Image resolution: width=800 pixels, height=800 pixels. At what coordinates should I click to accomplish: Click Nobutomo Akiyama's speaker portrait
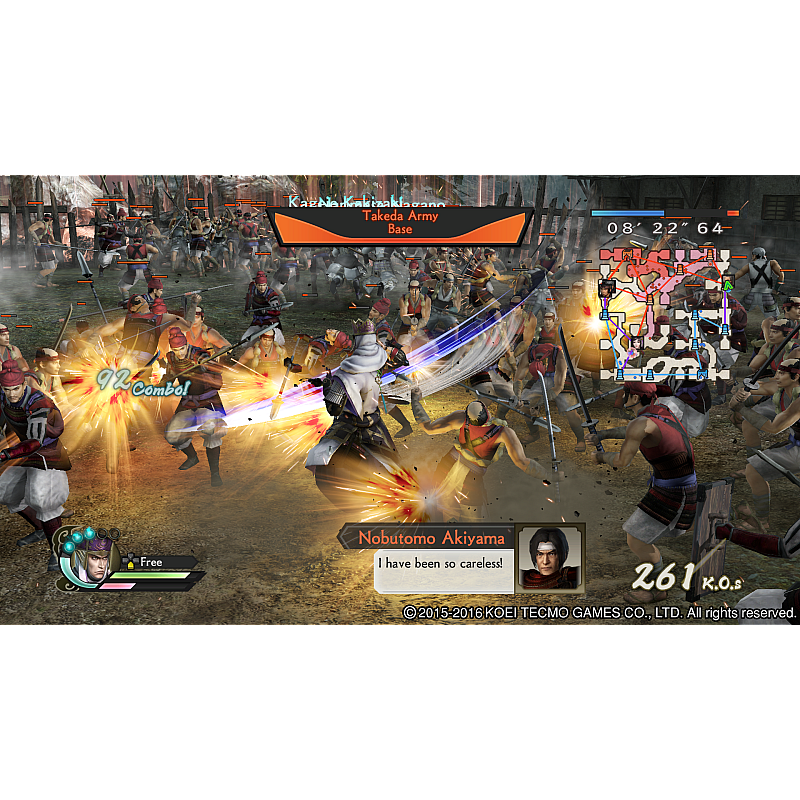(x=550, y=557)
